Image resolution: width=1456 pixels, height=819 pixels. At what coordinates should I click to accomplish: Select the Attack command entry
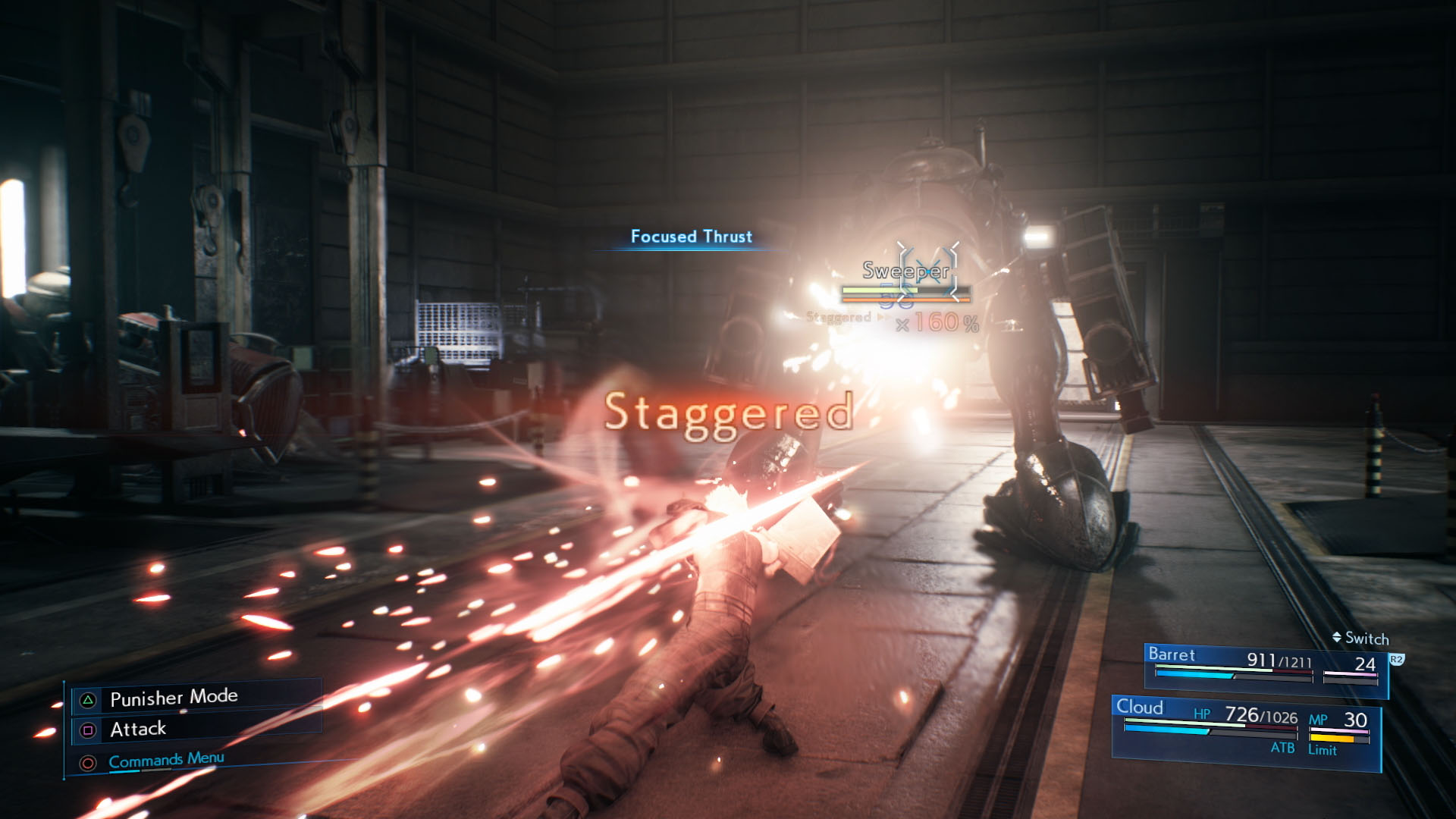click(139, 729)
